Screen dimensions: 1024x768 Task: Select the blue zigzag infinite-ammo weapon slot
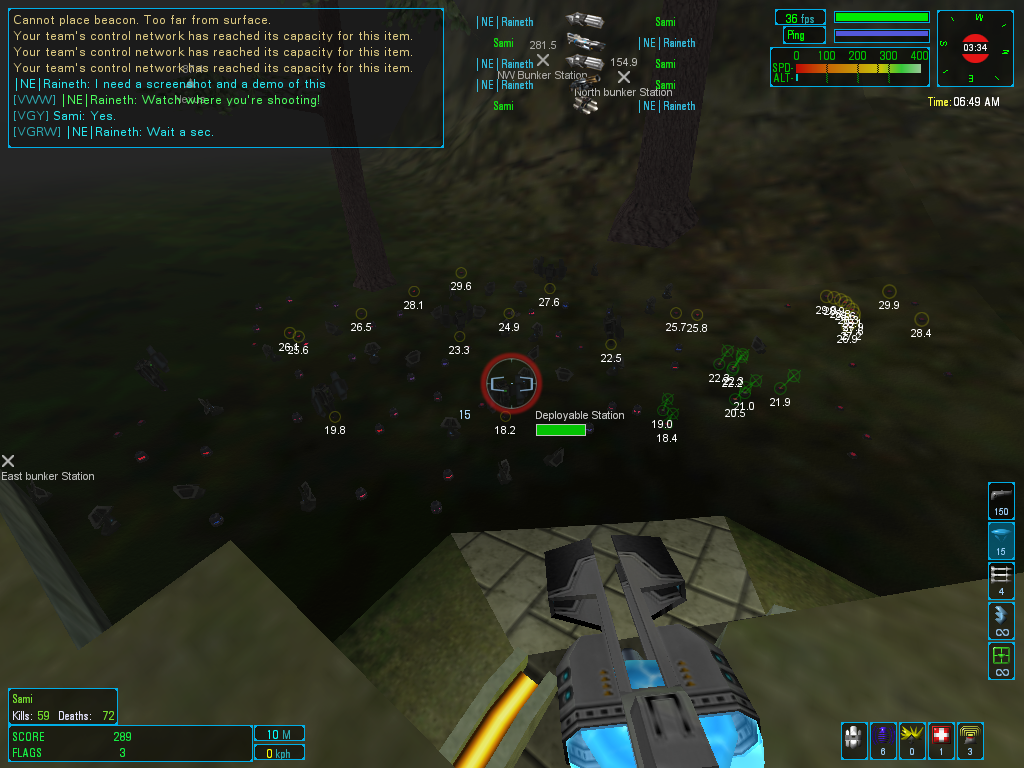[1001, 621]
